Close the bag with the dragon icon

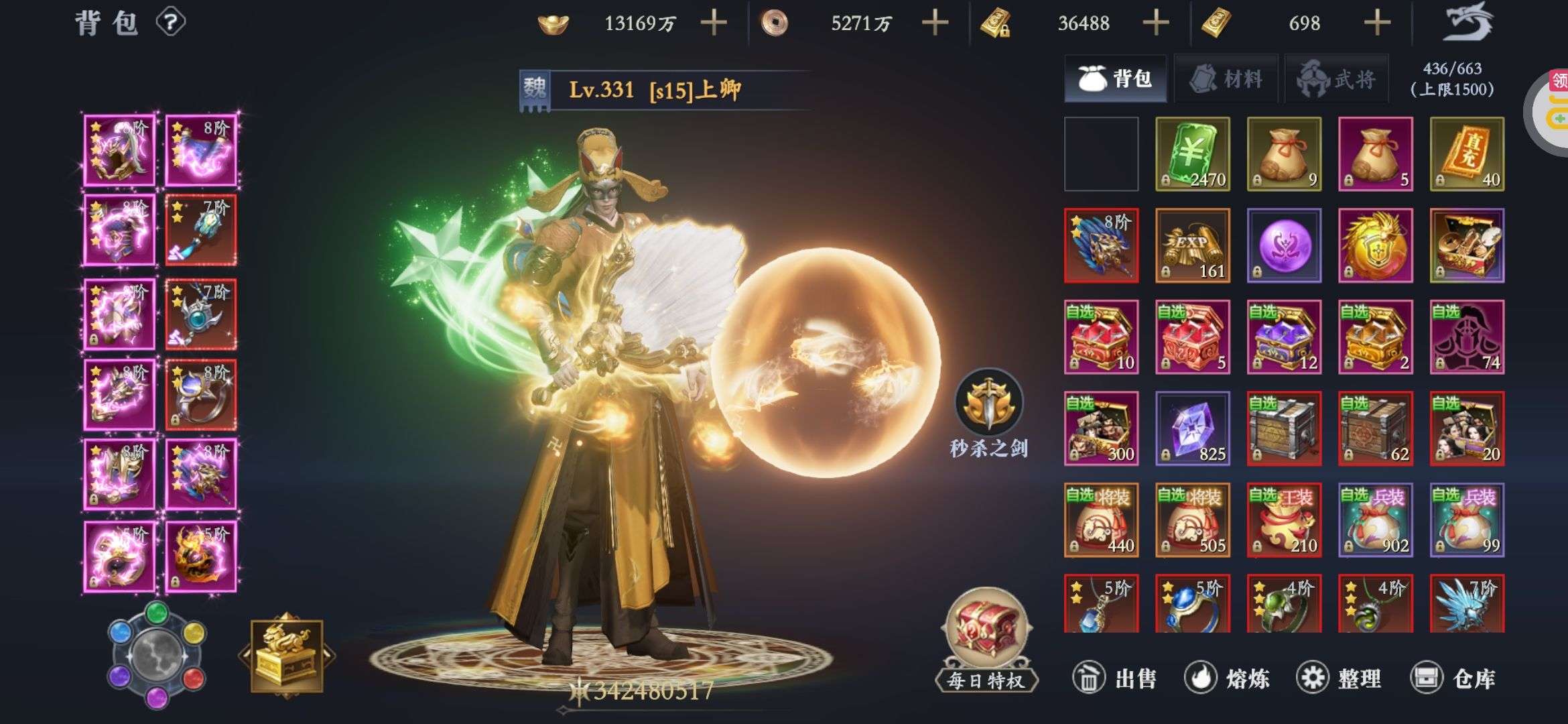(1469, 22)
